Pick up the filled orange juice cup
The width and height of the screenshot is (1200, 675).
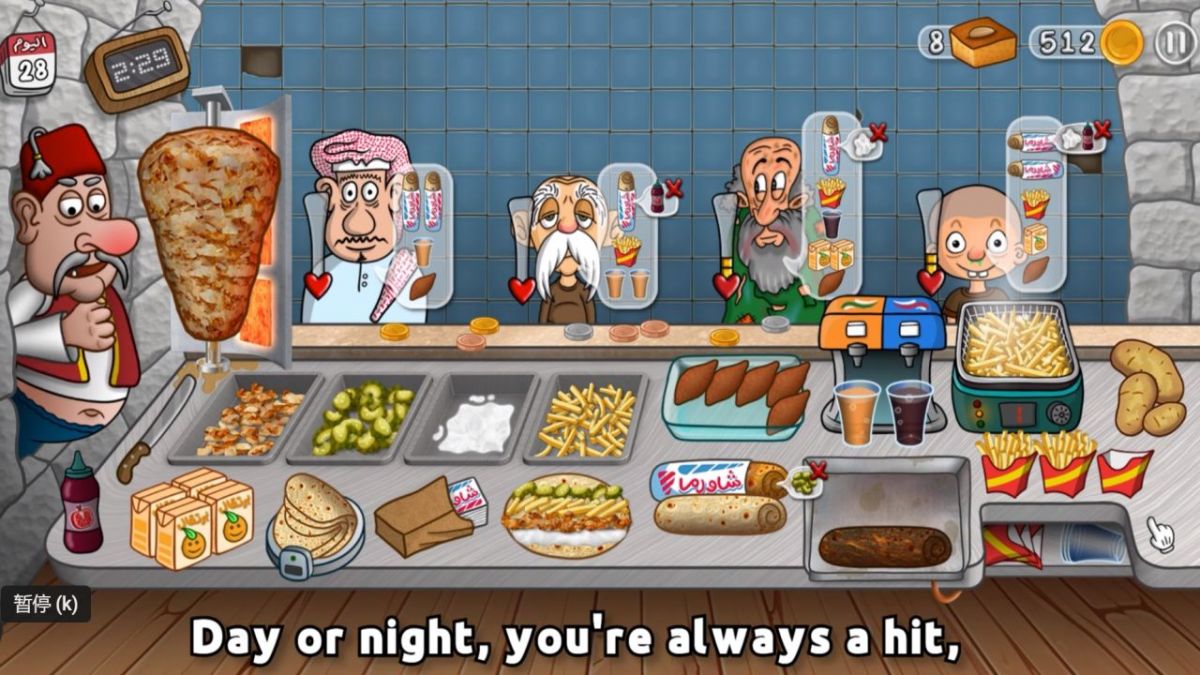[x=857, y=412]
